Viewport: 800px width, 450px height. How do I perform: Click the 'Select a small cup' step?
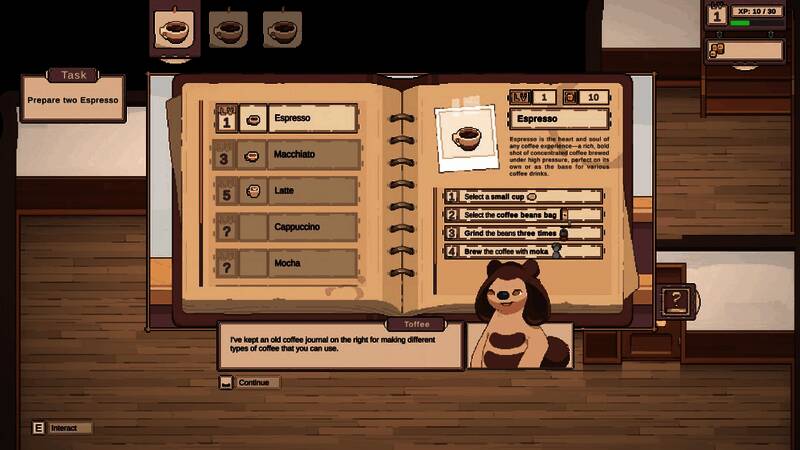coord(524,197)
